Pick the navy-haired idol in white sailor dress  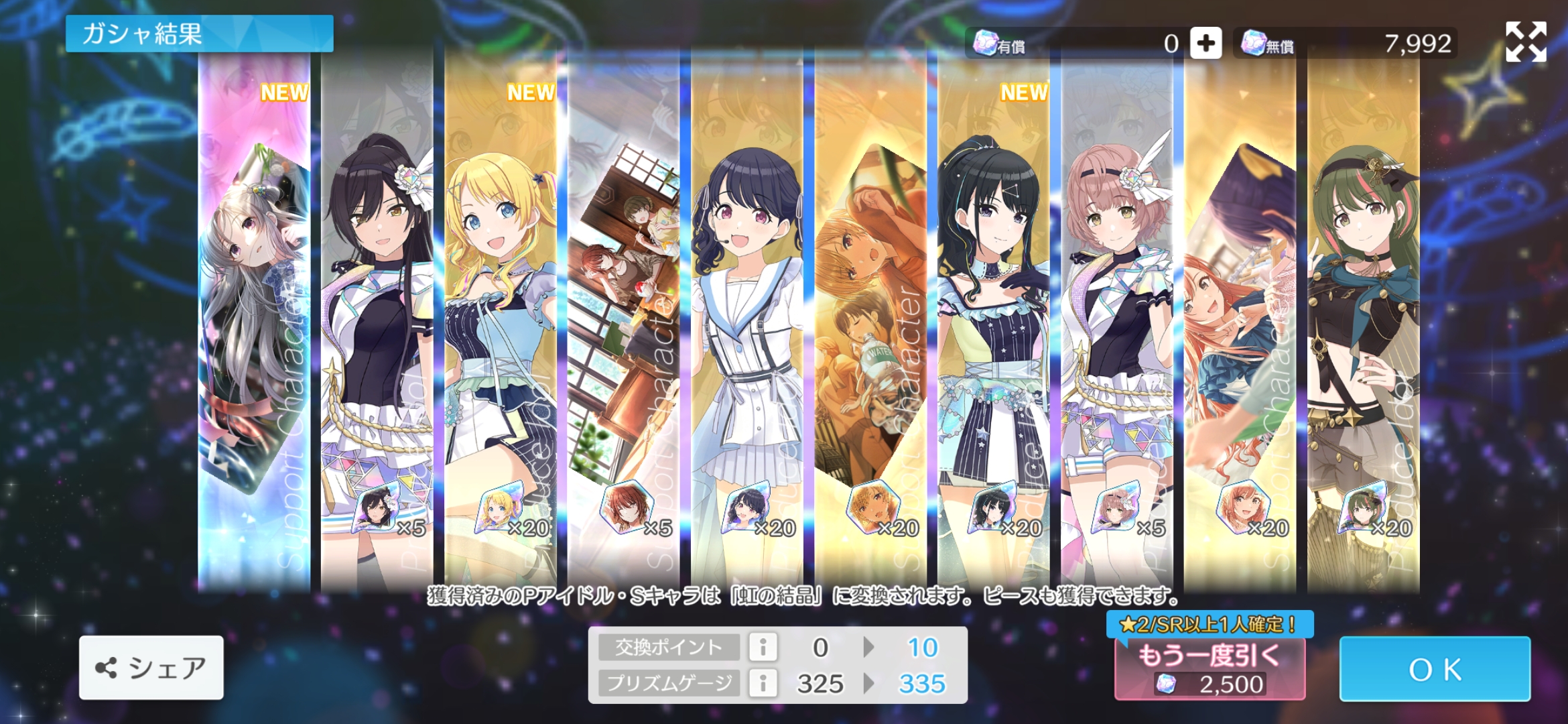(x=747, y=322)
